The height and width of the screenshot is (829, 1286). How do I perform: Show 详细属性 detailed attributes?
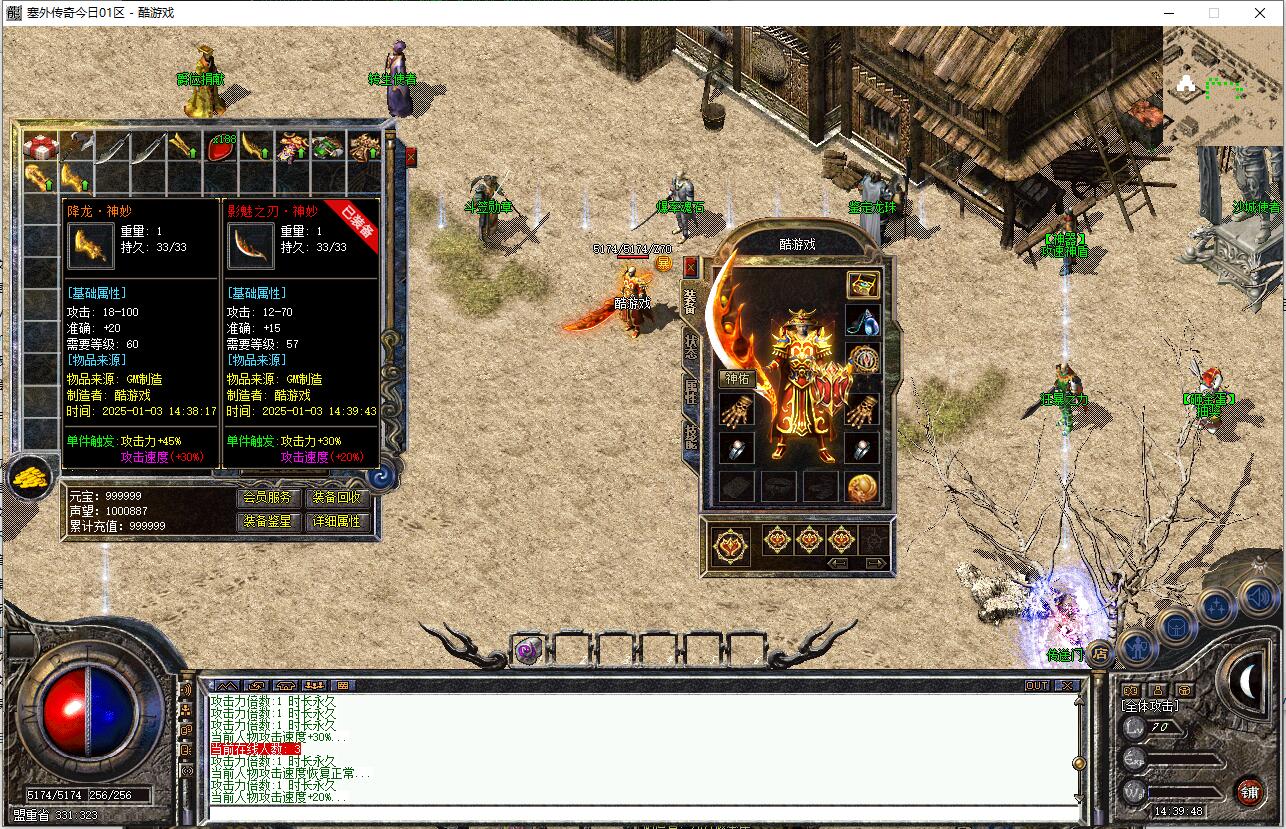click(337, 521)
